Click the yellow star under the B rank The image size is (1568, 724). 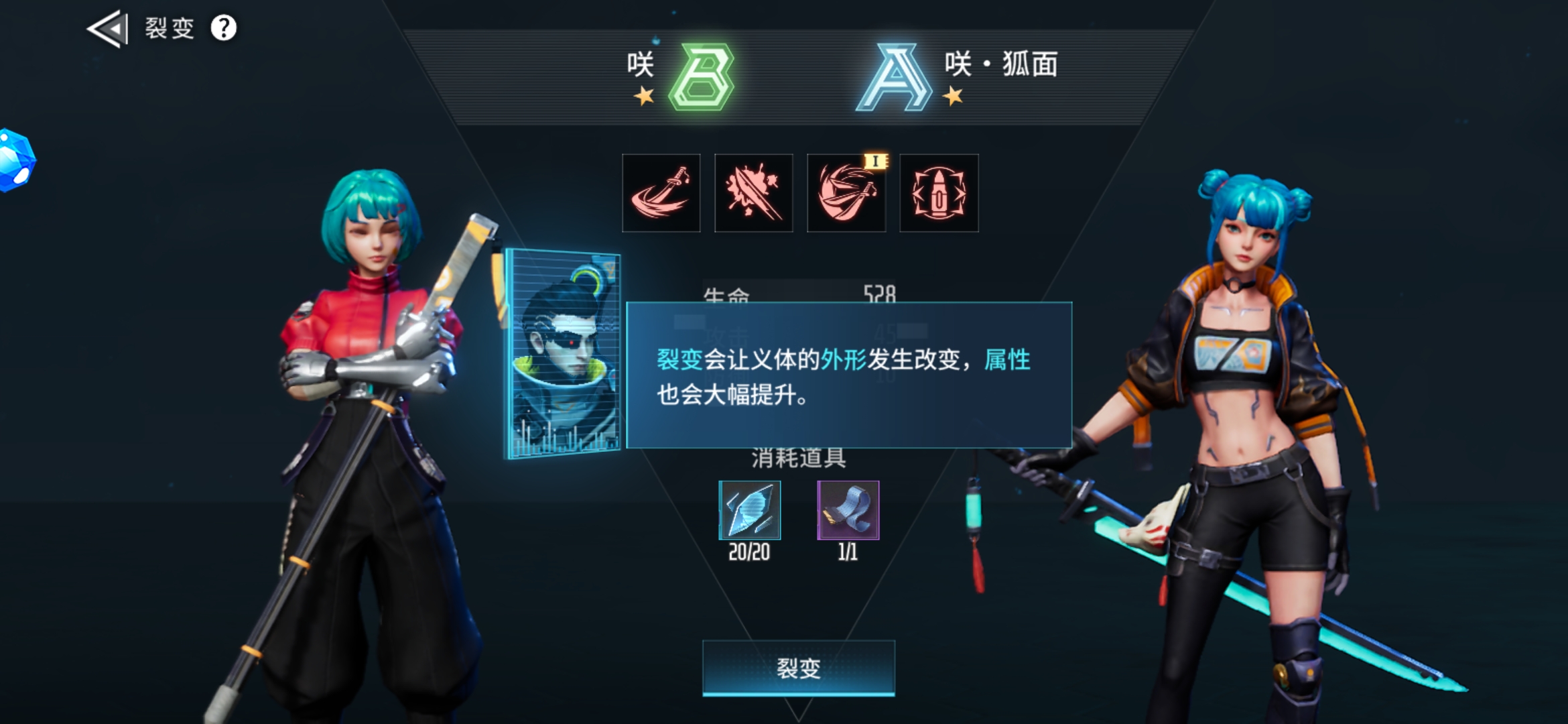(644, 96)
